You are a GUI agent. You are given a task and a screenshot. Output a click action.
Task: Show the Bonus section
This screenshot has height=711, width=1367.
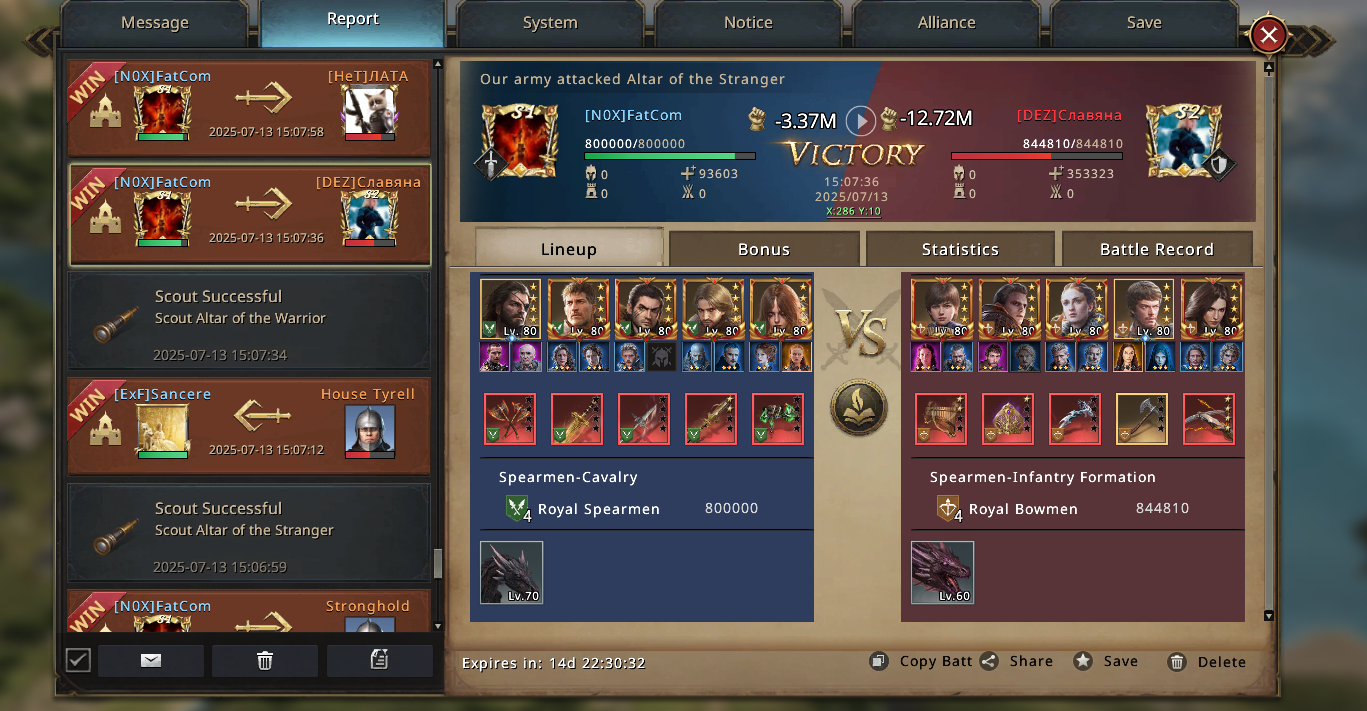[x=764, y=249]
